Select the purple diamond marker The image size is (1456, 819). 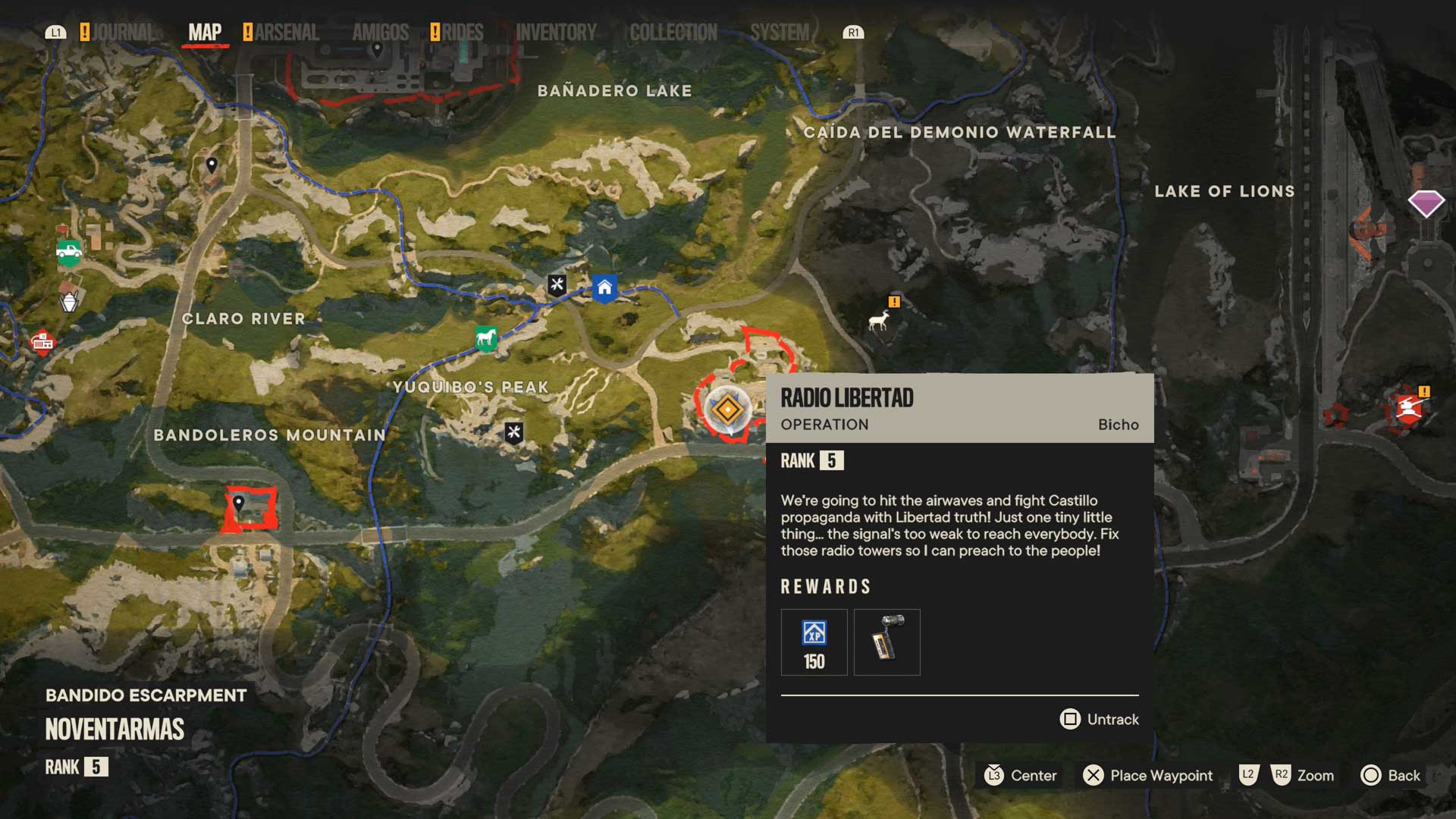1426,203
